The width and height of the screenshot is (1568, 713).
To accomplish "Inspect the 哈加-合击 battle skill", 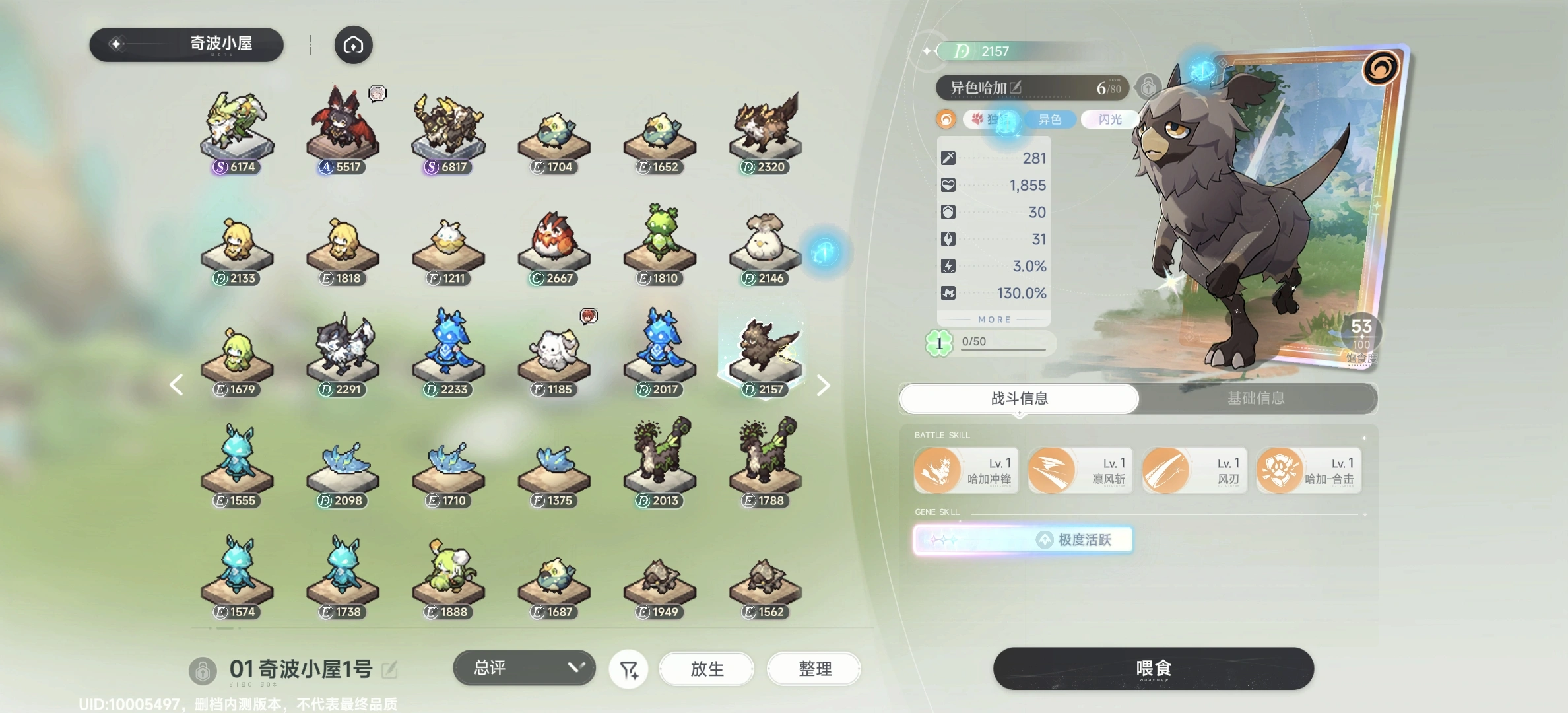I will (1308, 471).
